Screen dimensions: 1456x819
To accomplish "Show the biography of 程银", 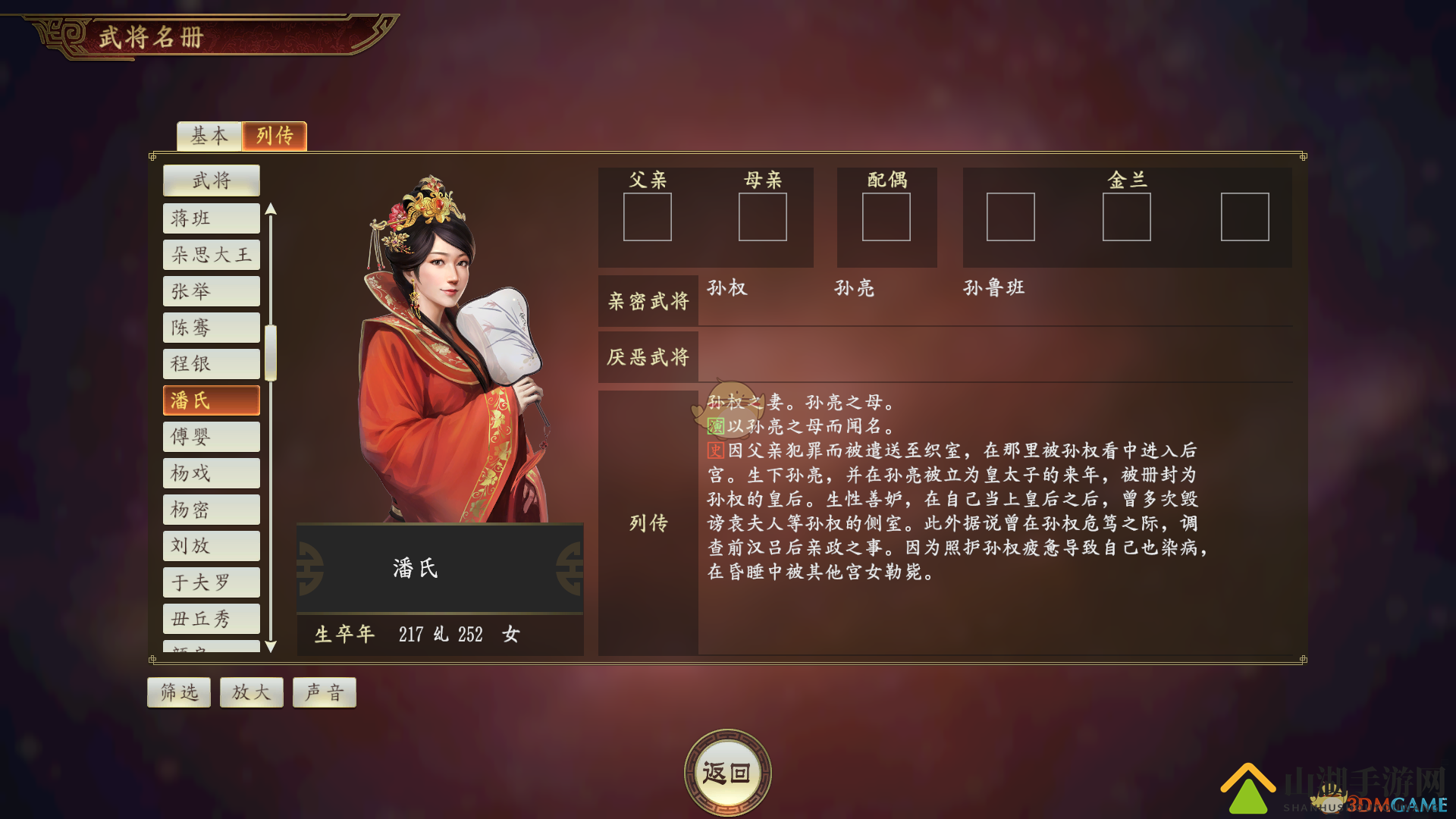I will [x=212, y=364].
